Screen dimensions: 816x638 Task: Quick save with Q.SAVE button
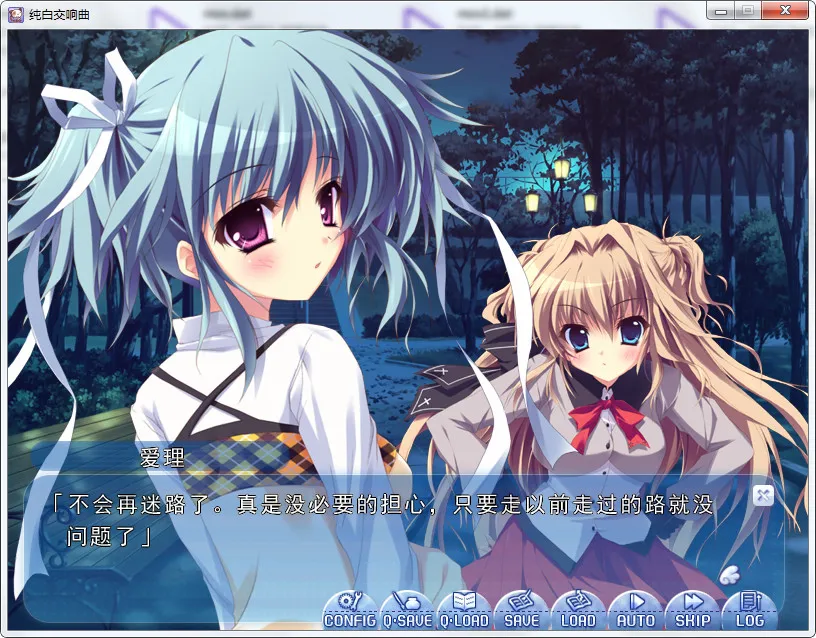coord(407,609)
